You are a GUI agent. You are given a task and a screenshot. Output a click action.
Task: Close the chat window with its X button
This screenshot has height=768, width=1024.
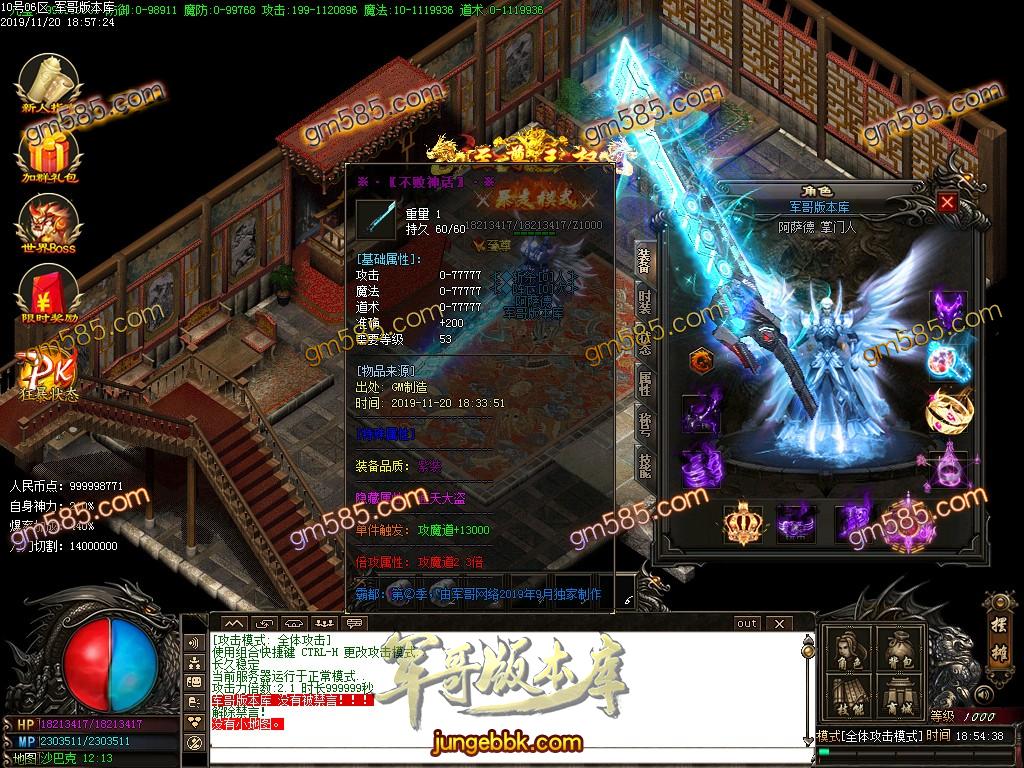click(776, 624)
